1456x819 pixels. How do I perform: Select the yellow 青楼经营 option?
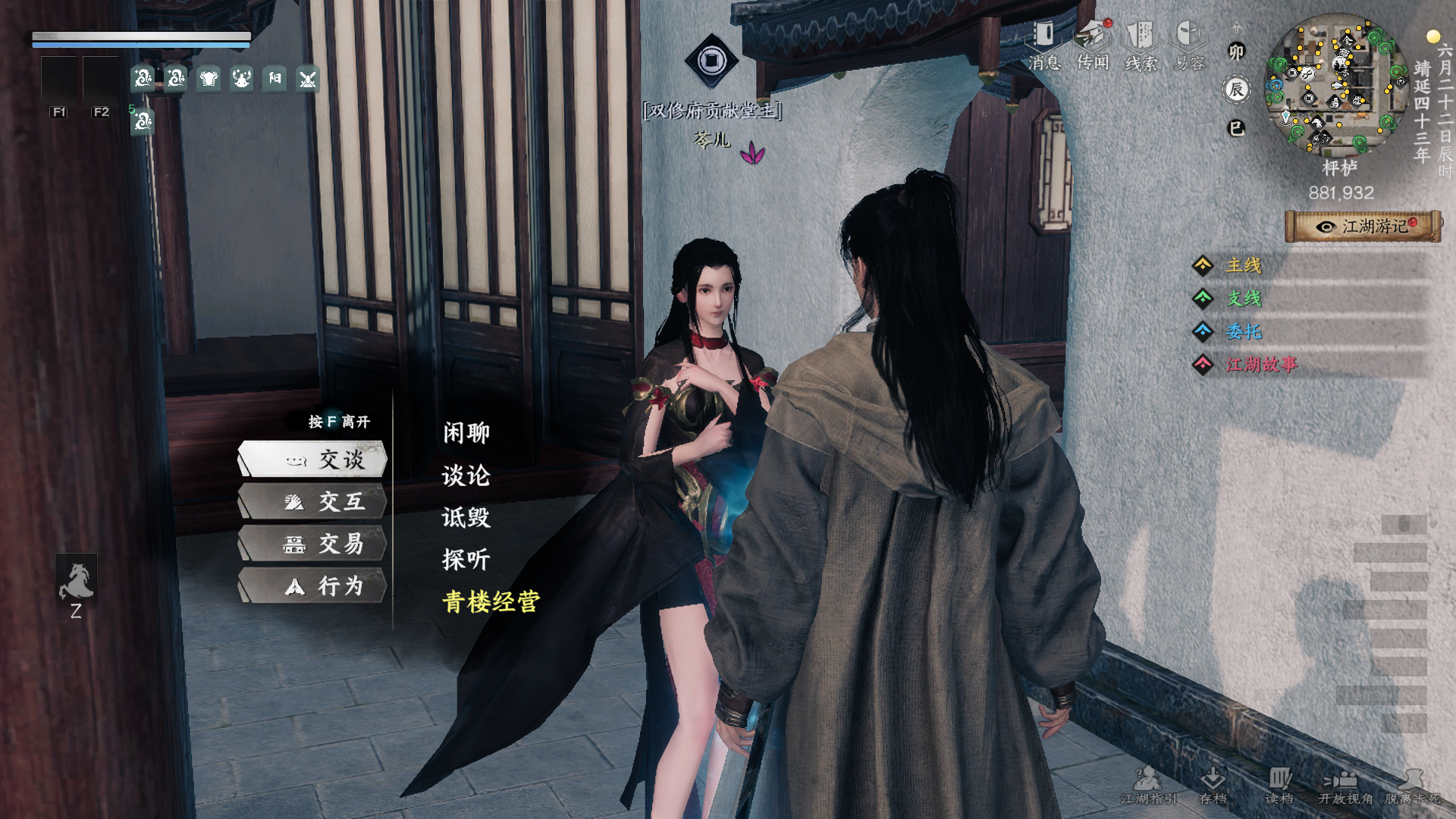click(x=491, y=602)
